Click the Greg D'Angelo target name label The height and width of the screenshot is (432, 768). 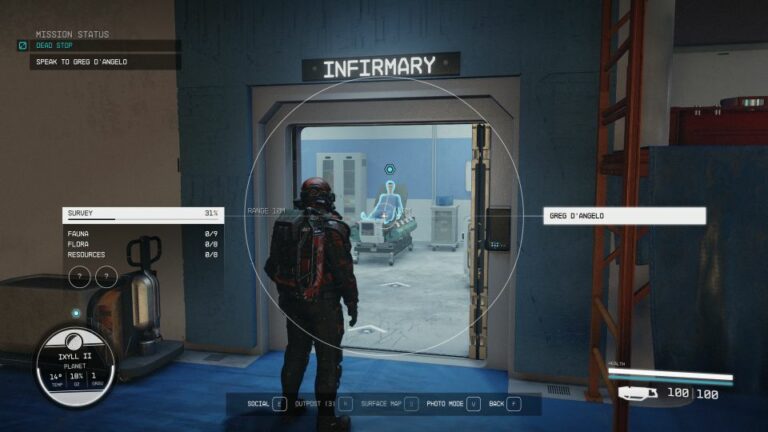point(625,215)
